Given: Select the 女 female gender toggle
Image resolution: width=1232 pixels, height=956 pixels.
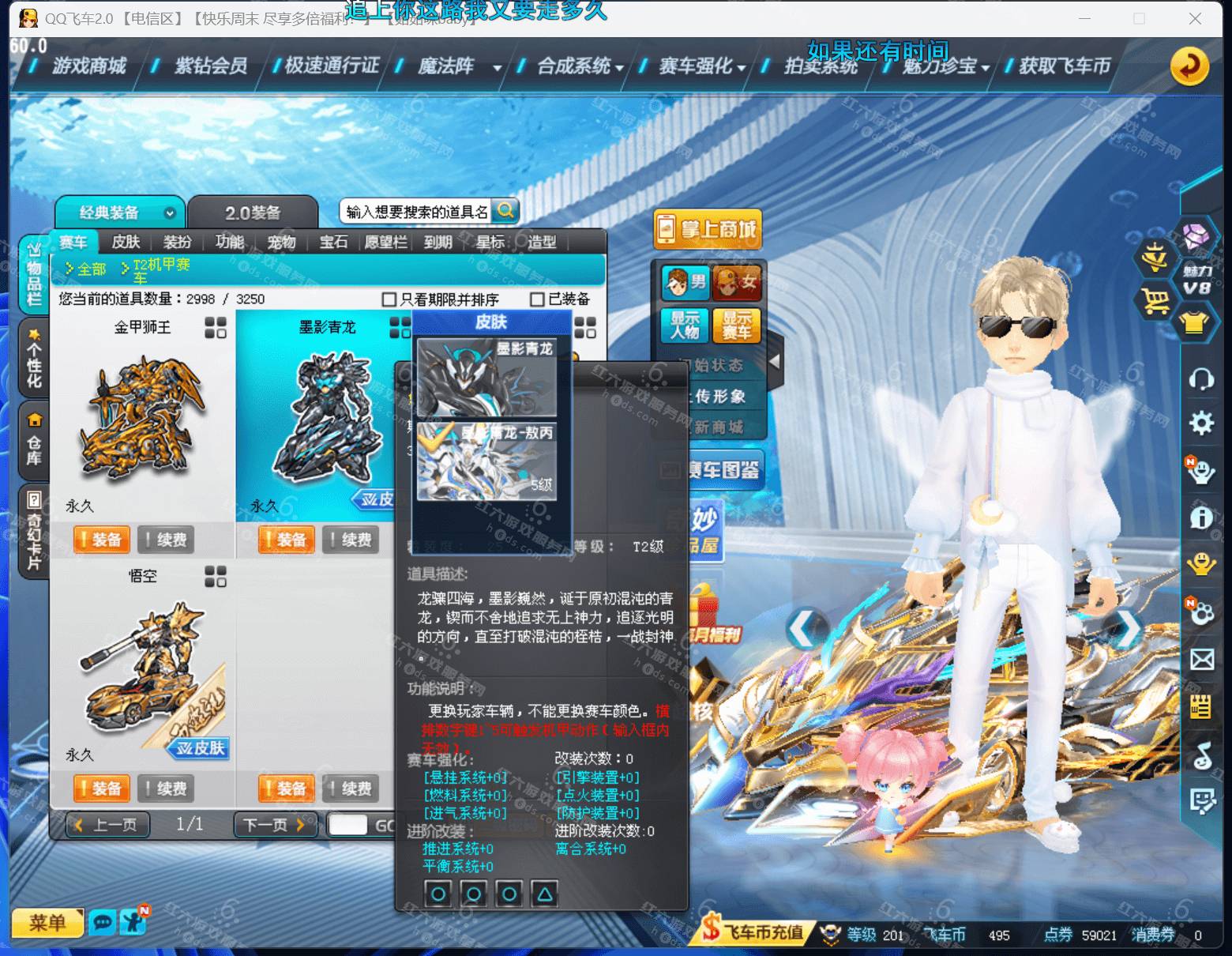Looking at the screenshot, I should click(738, 282).
